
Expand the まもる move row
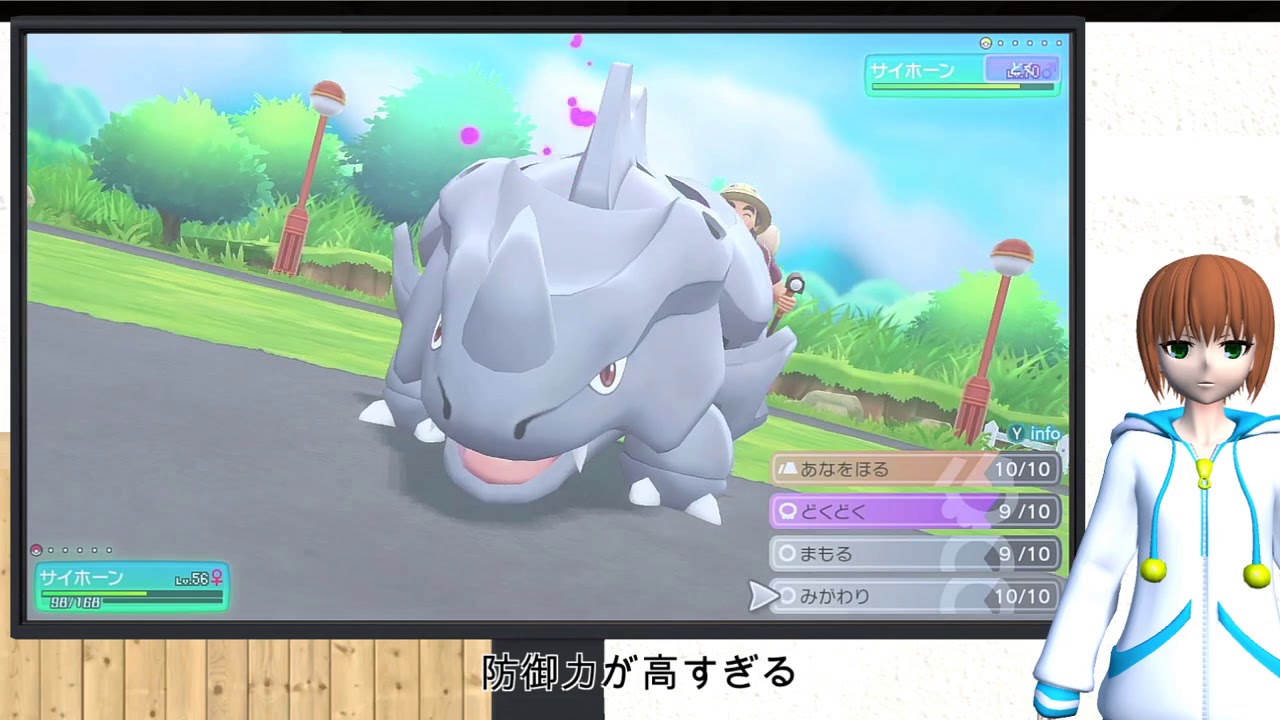[x=860, y=554]
